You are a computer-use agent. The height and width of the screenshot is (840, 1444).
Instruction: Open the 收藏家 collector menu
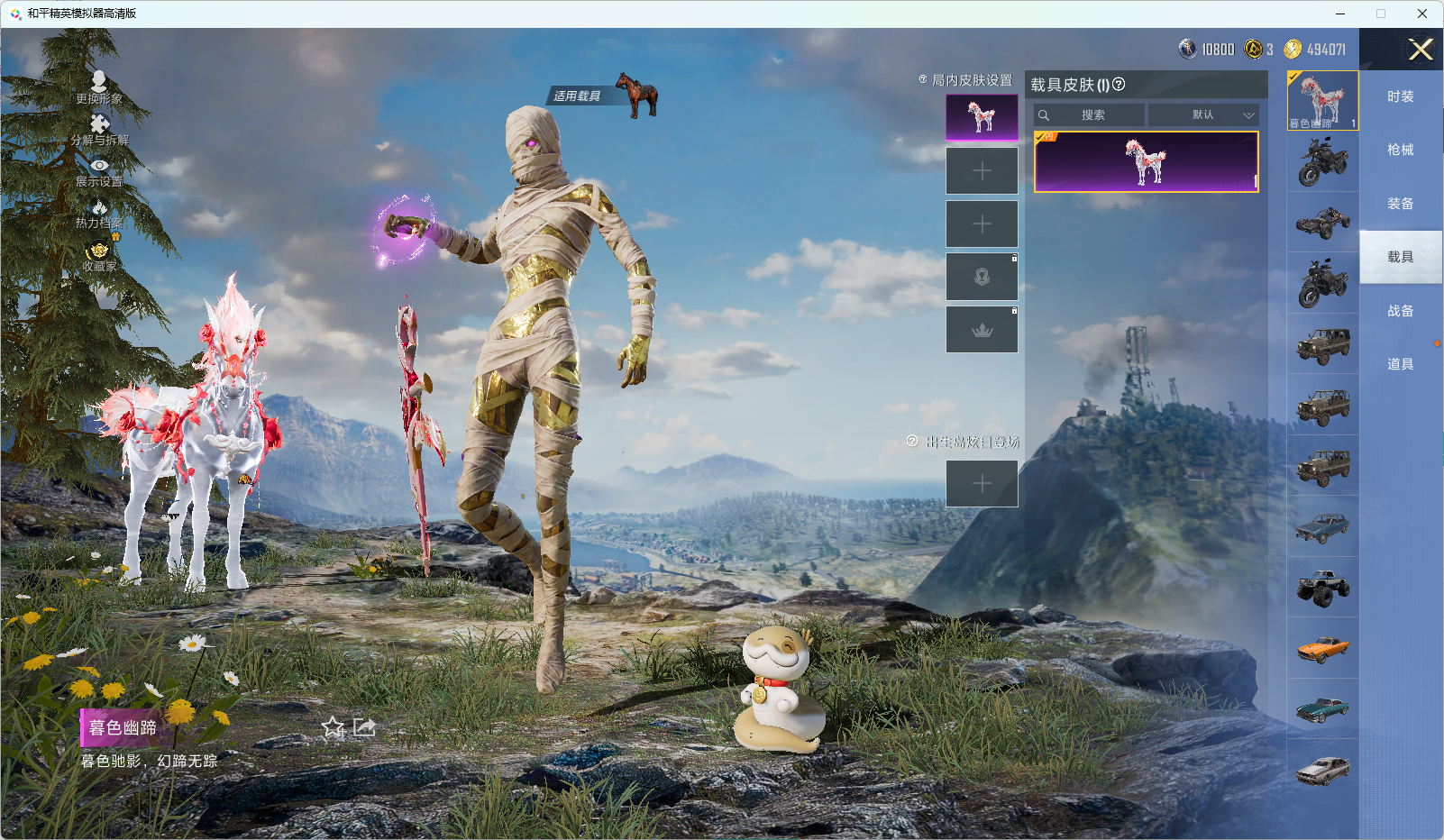tap(99, 255)
